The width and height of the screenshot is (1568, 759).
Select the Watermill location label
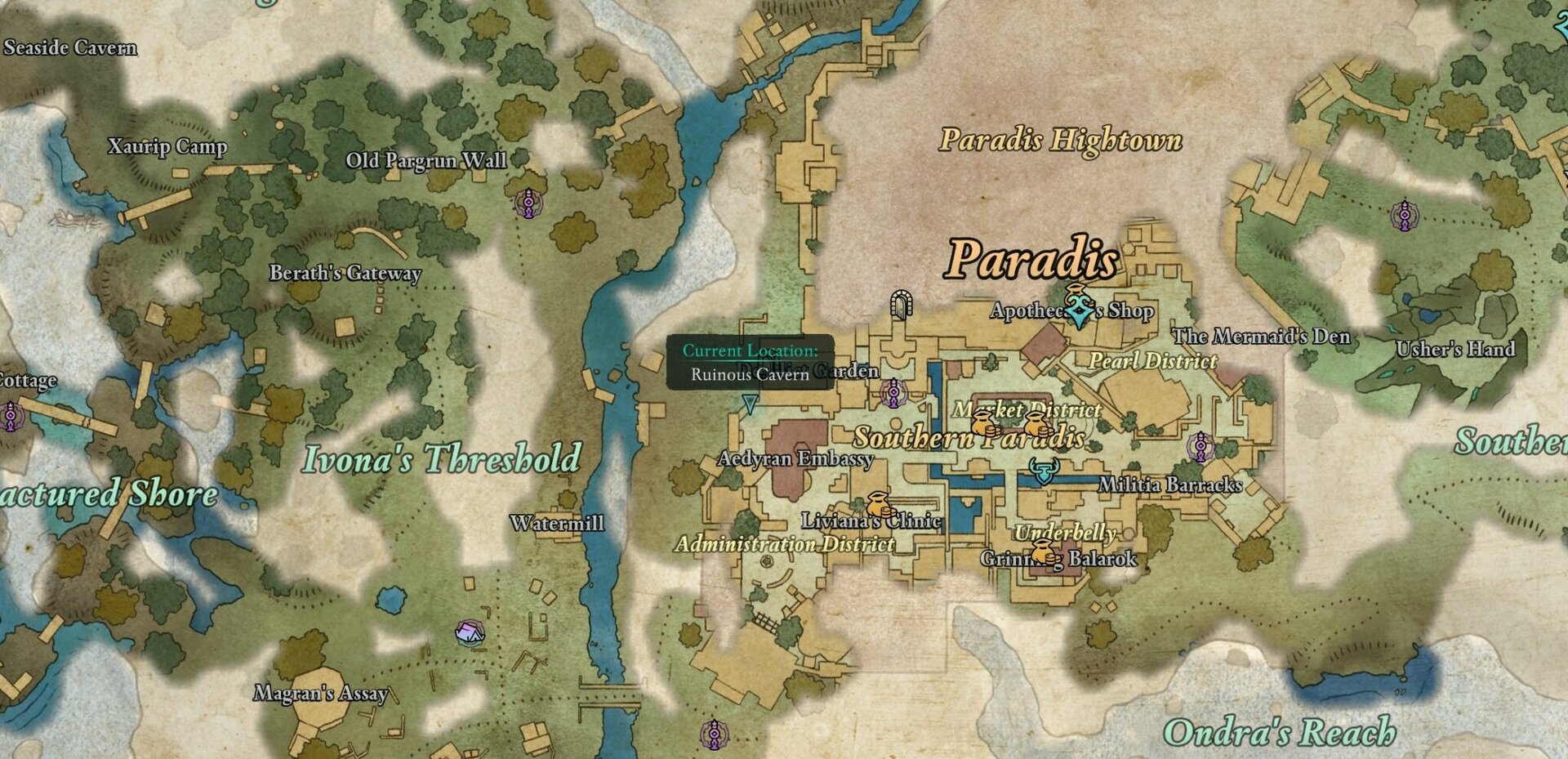[x=559, y=523]
